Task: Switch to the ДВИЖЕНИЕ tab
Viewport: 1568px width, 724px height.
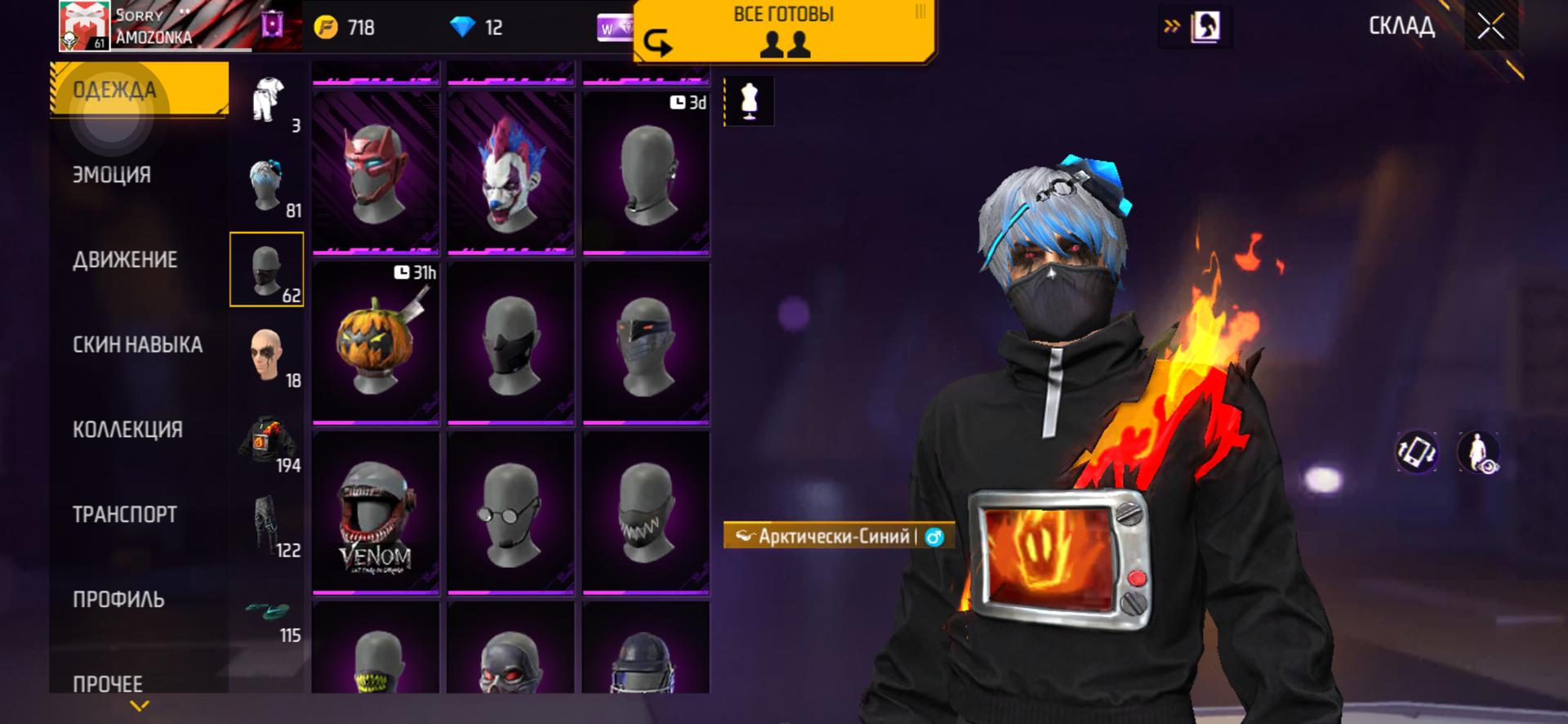Action: pos(125,260)
